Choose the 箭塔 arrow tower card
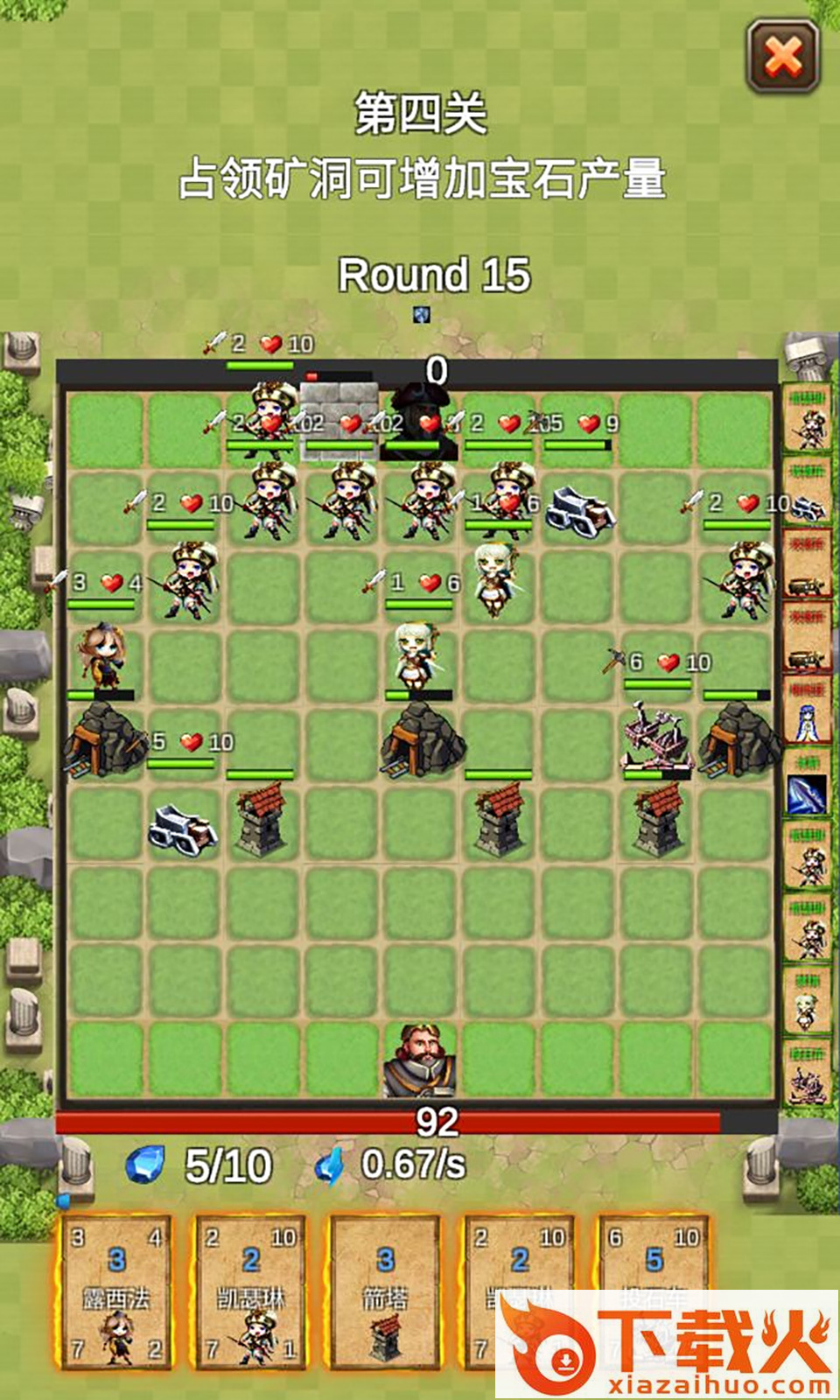The height and width of the screenshot is (1400, 840). (x=385, y=1291)
